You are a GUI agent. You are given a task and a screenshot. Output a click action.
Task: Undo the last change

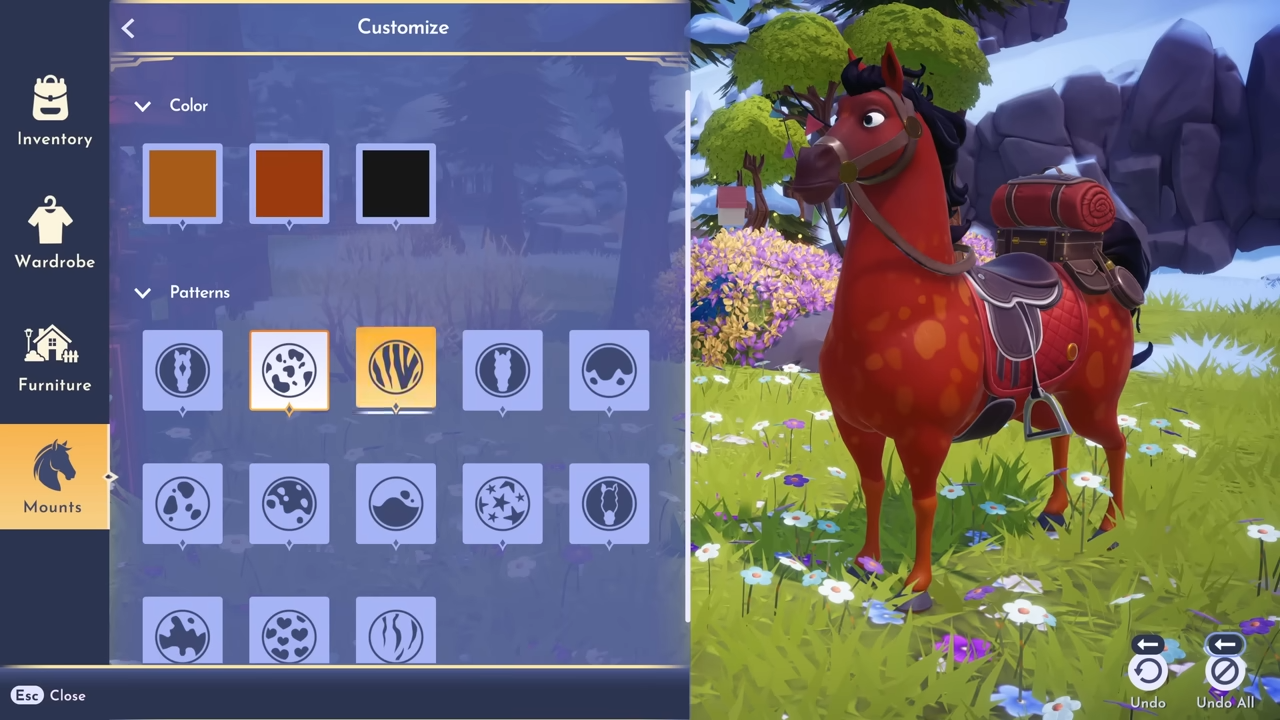tap(1148, 672)
